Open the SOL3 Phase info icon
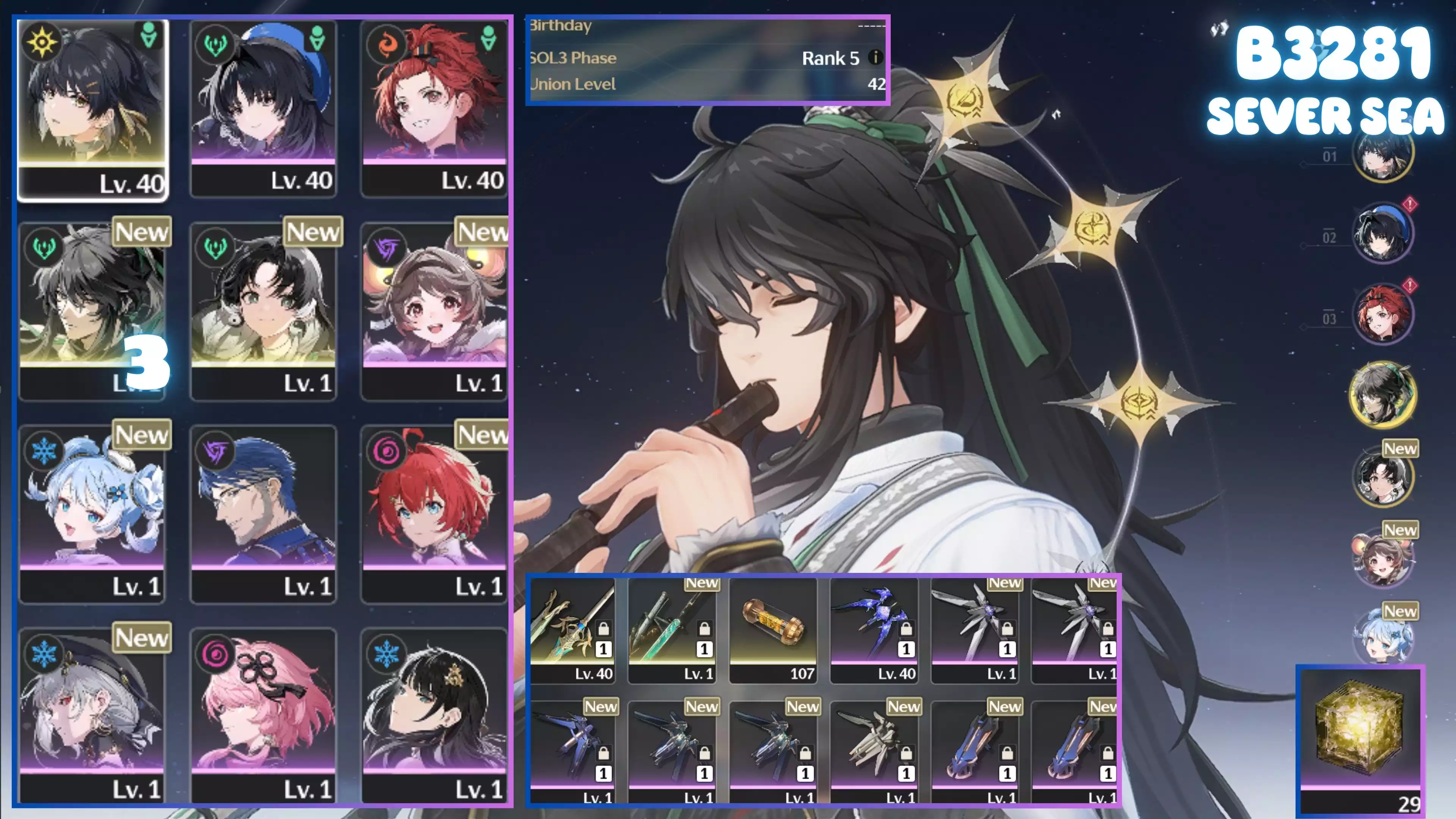1456x819 pixels. click(x=875, y=57)
